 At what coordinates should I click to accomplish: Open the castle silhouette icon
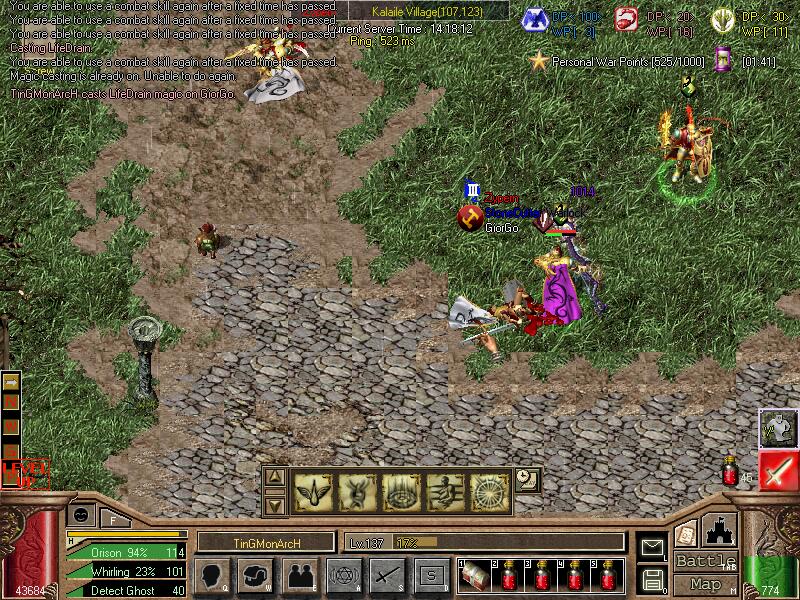click(x=720, y=529)
